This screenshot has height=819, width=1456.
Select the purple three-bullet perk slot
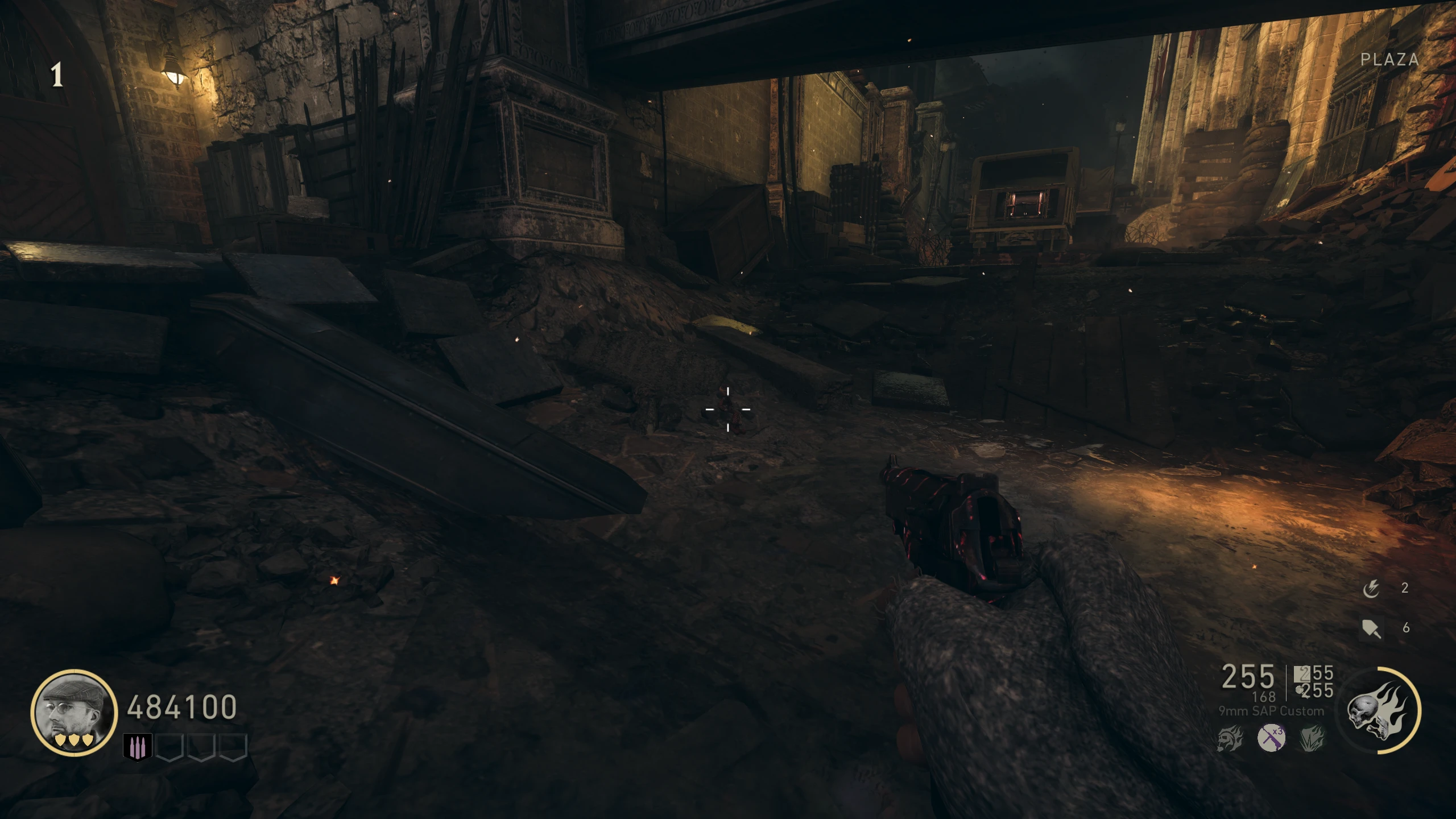(x=138, y=747)
